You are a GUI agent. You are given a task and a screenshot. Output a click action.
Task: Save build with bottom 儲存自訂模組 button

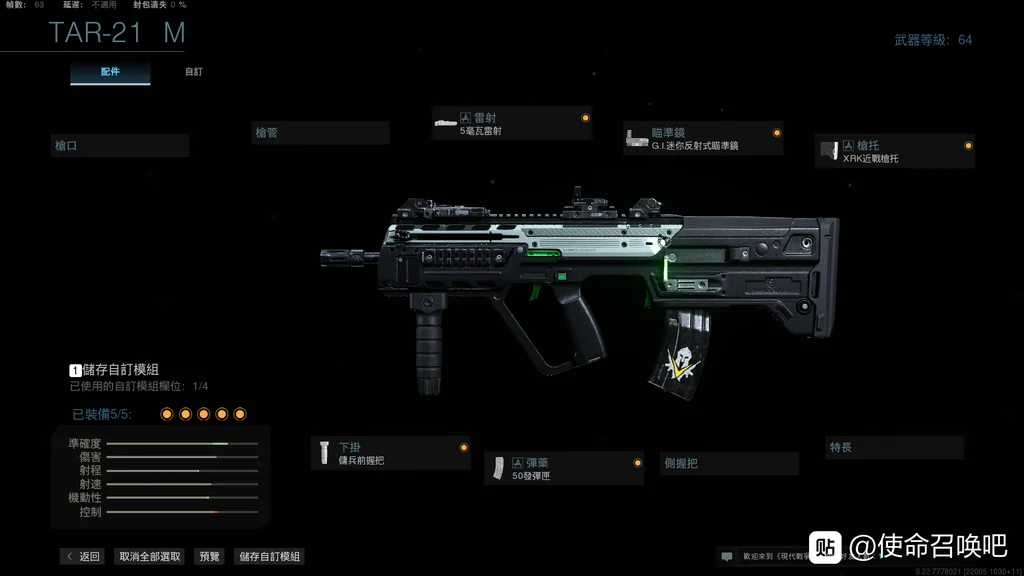268,557
